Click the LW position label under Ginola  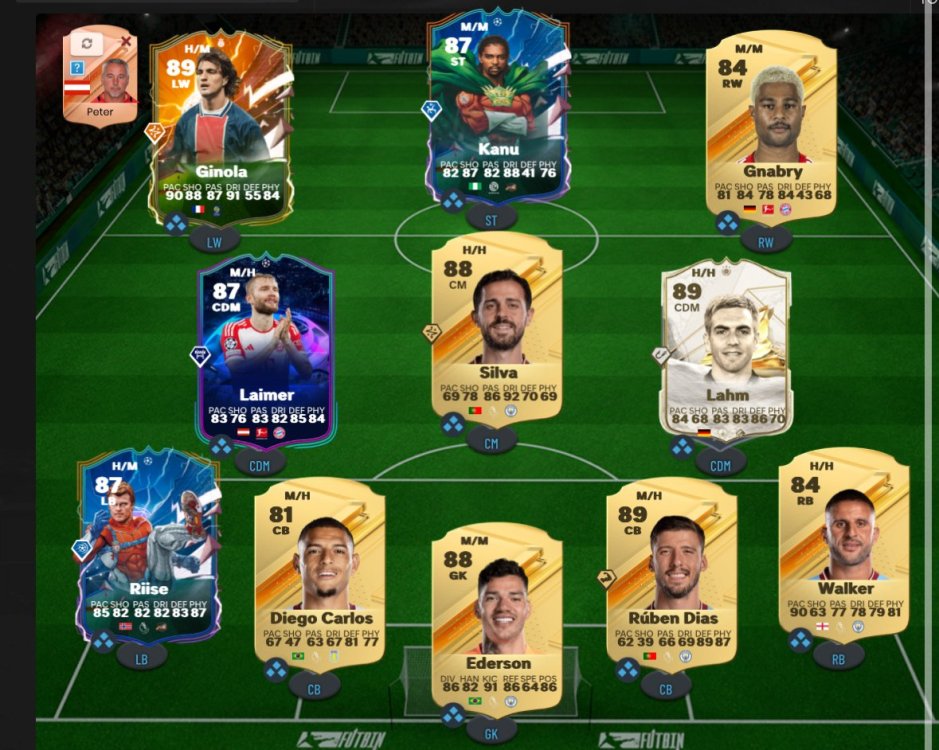(215, 239)
